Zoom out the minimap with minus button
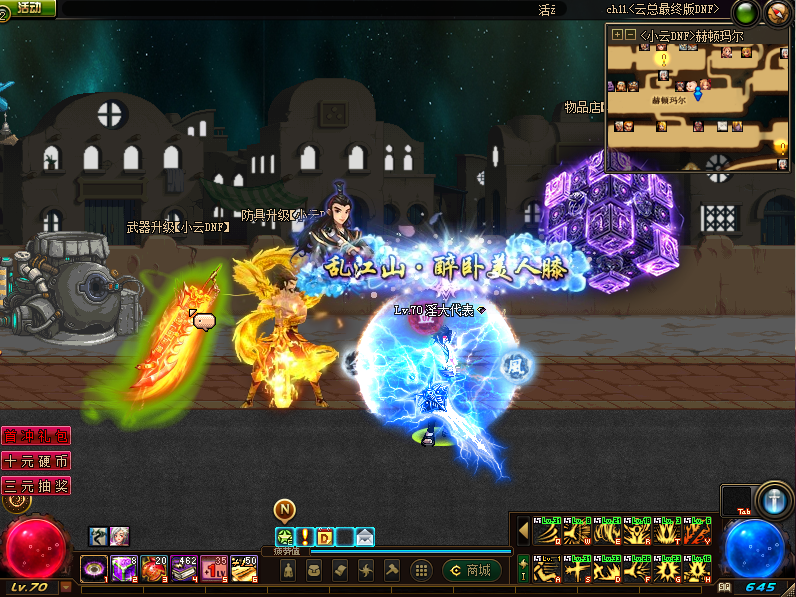796x597 pixels. click(x=630, y=34)
